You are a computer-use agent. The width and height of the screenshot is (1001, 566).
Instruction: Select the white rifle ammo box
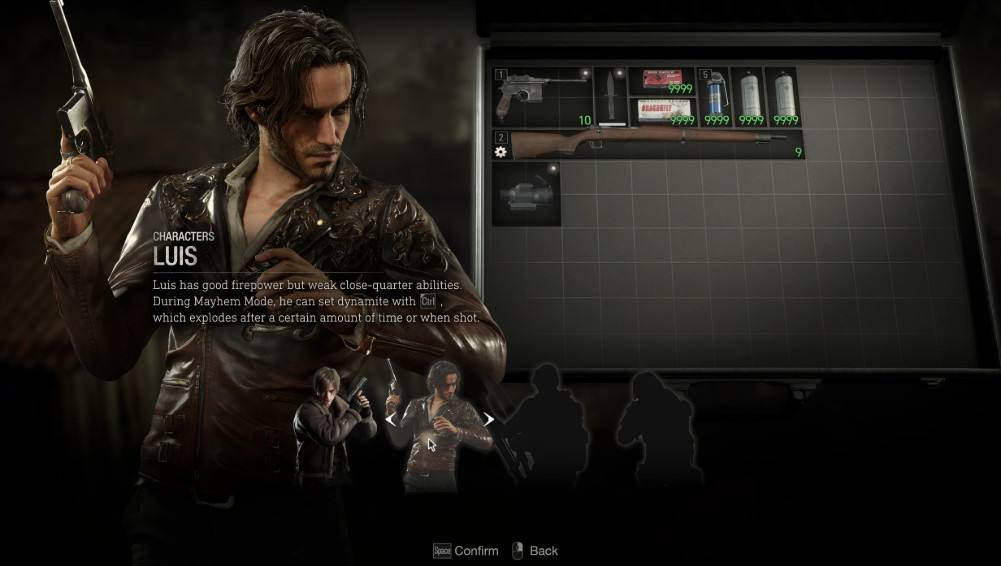coord(662,111)
